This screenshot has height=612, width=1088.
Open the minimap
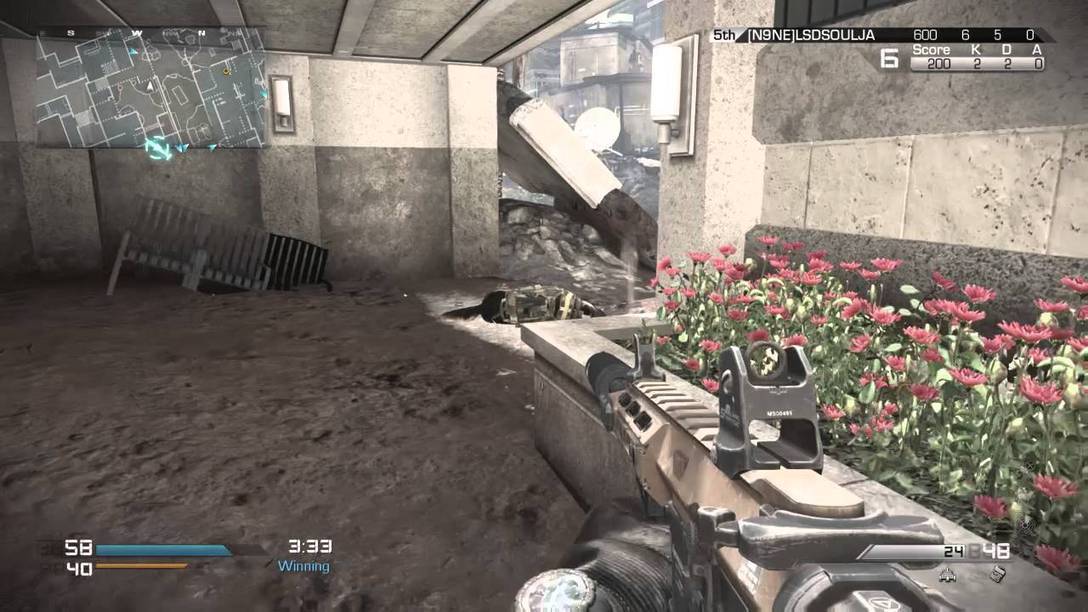[x=150, y=88]
